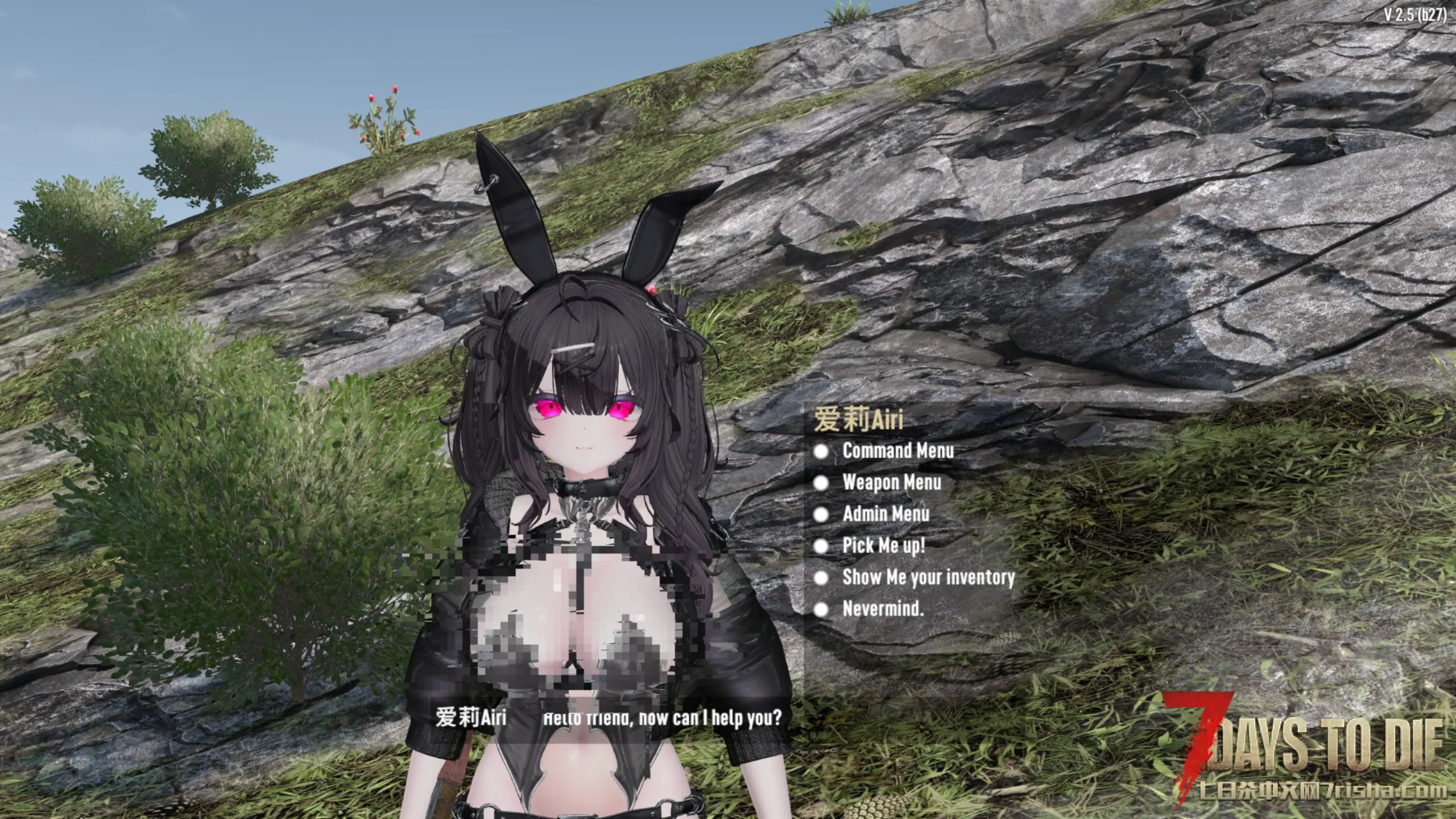The height and width of the screenshot is (819, 1456).
Task: Choose the Weapon Menu reply
Action: click(x=891, y=483)
